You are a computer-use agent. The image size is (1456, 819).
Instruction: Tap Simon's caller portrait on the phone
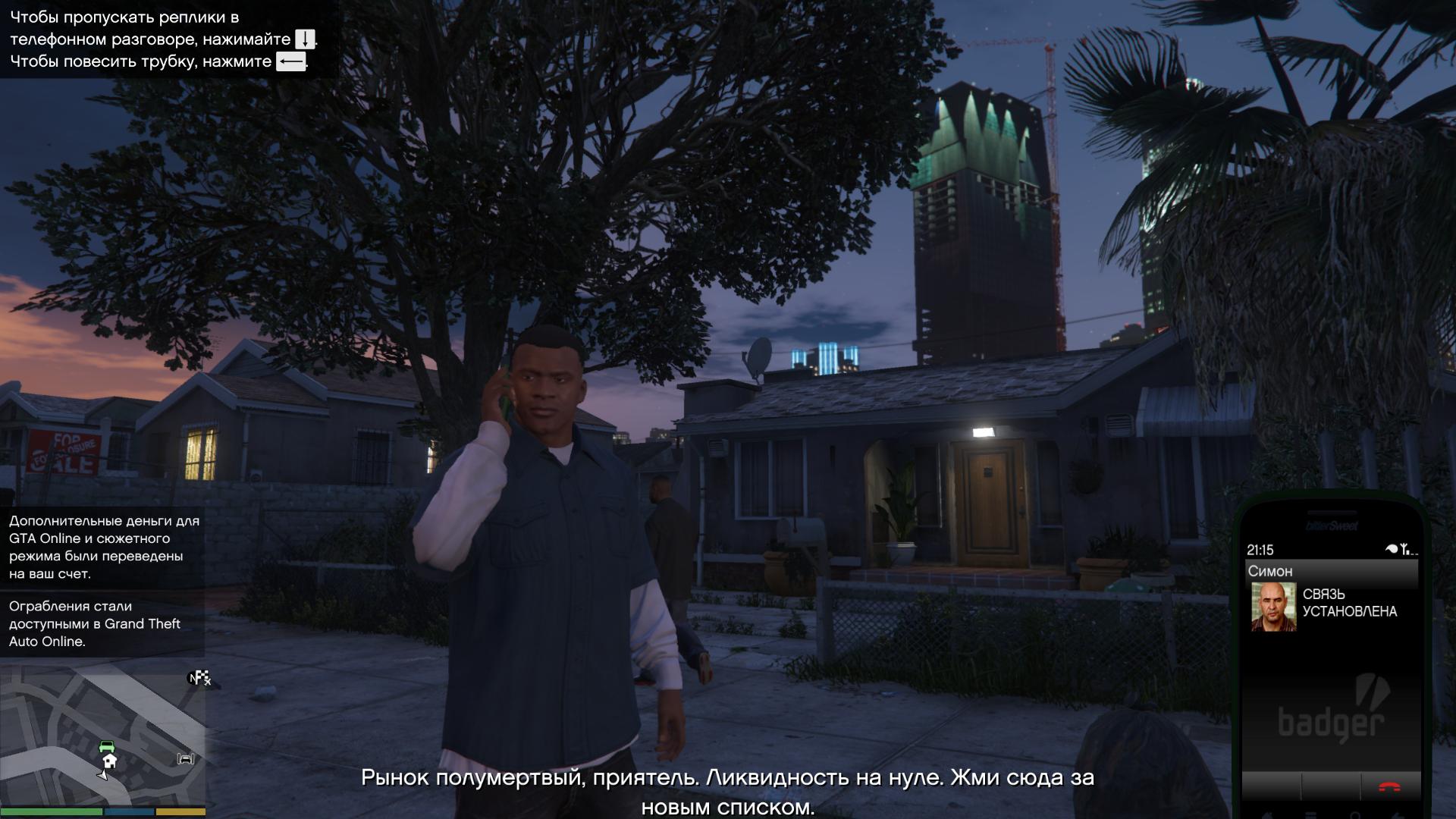(1273, 606)
